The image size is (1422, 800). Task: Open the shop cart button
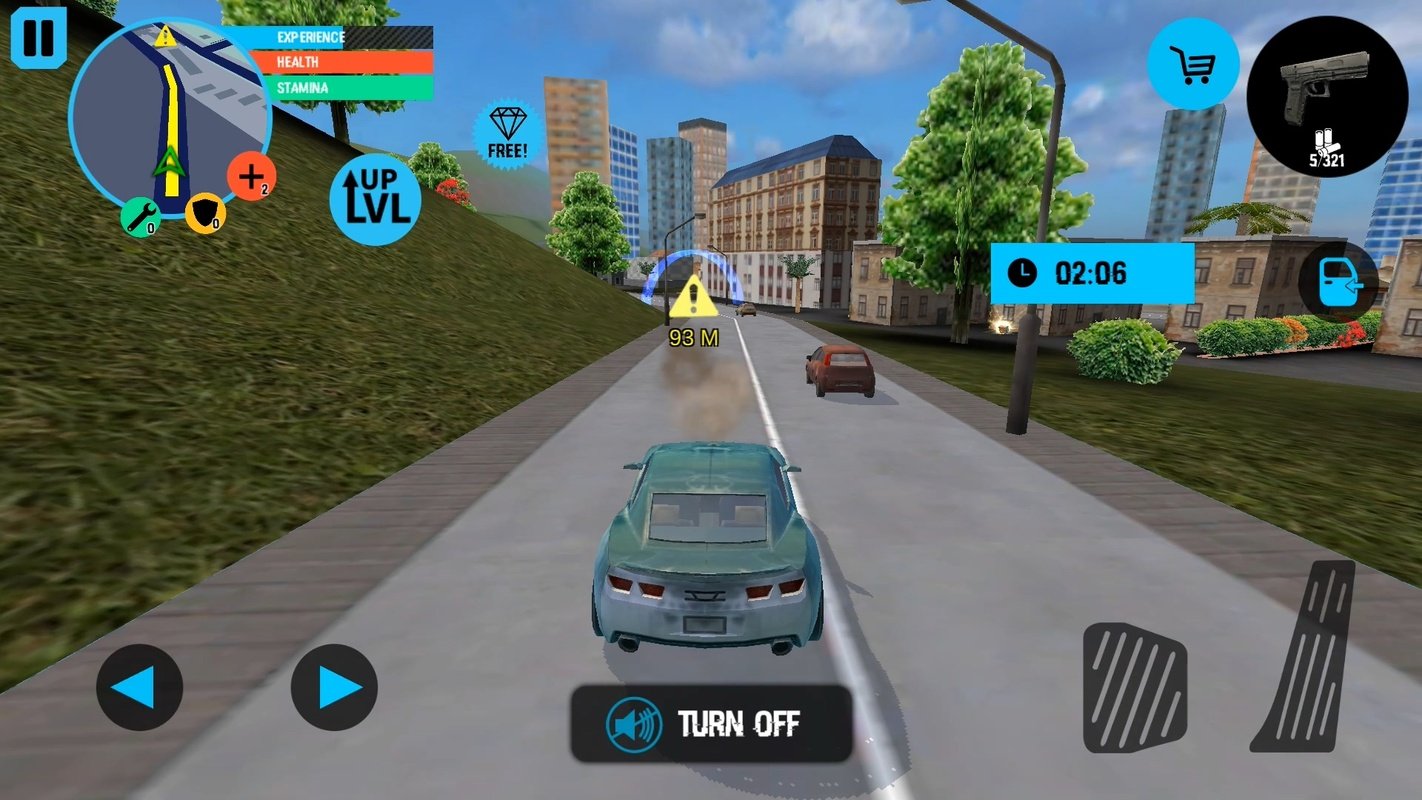(x=1193, y=64)
